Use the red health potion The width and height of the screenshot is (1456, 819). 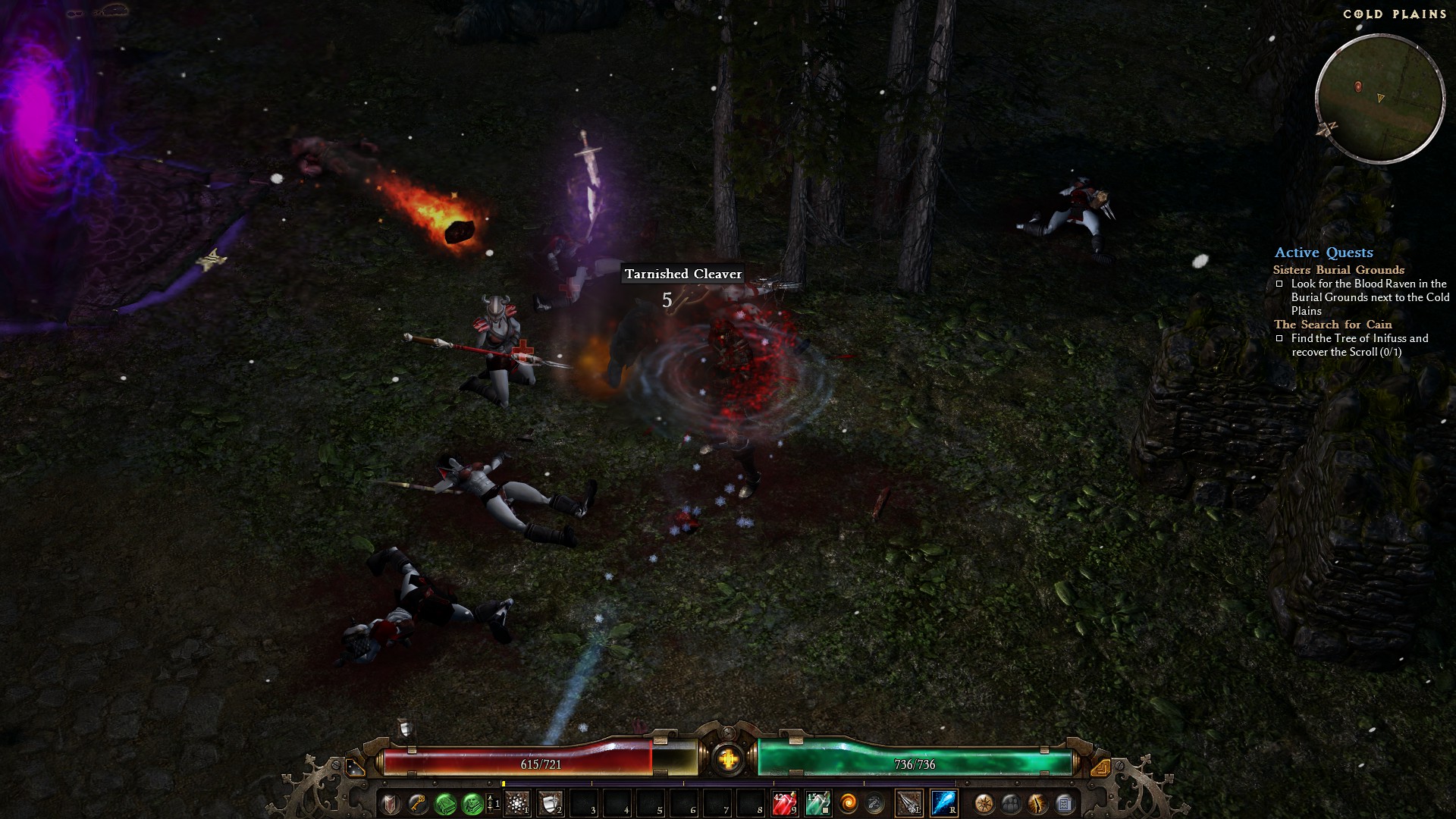click(784, 803)
